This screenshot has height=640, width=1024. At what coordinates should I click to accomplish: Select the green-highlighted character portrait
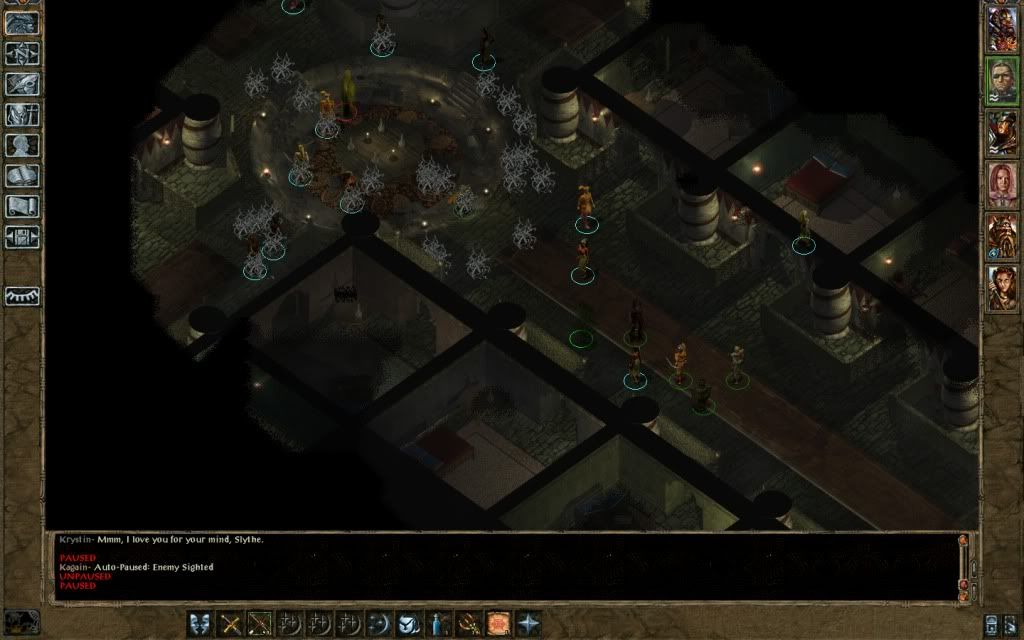pos(1002,81)
